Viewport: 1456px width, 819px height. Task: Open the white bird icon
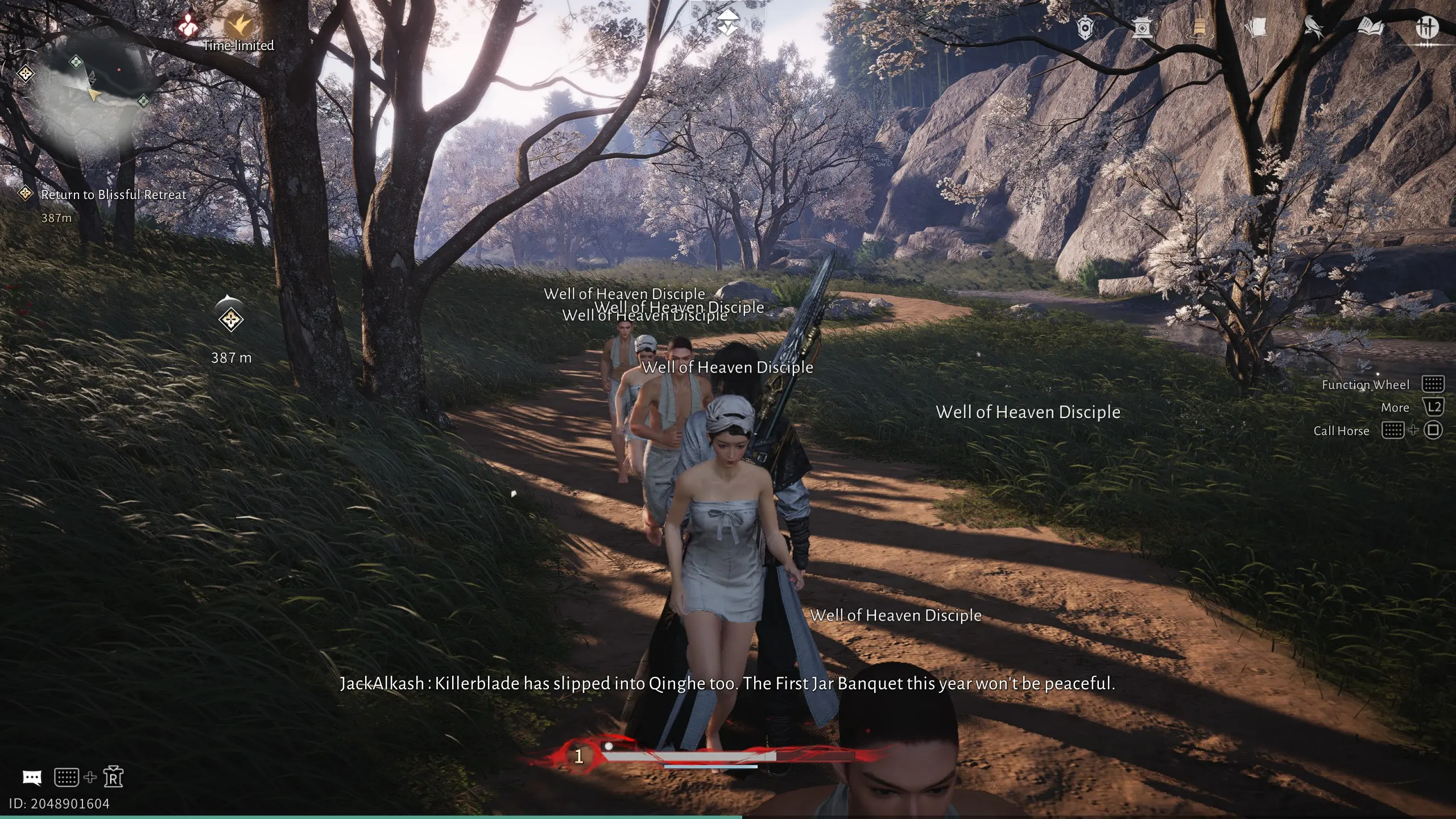tap(1313, 27)
